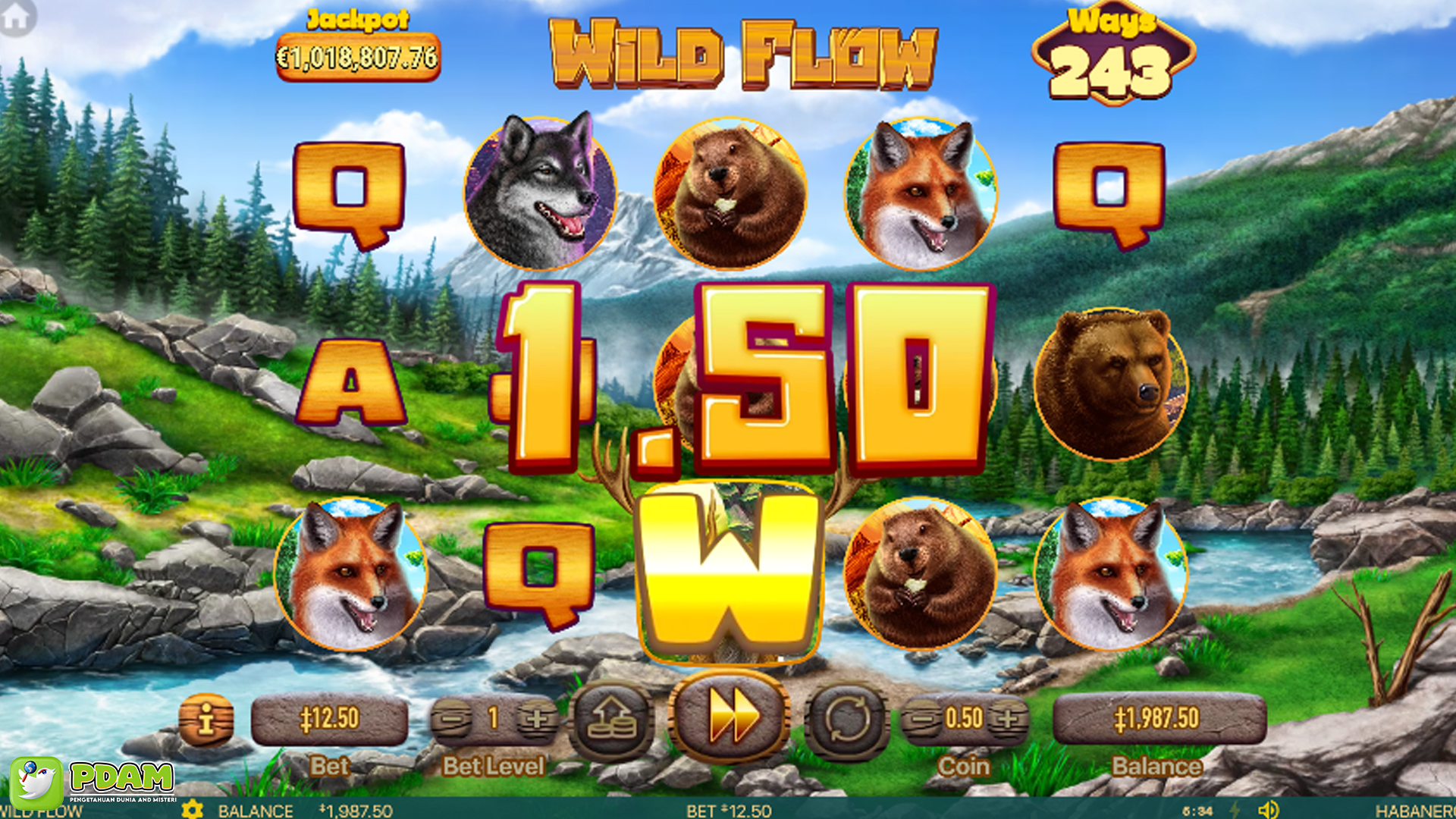Enable autoplay via the spin control
The image size is (1456, 819).
coord(849,719)
